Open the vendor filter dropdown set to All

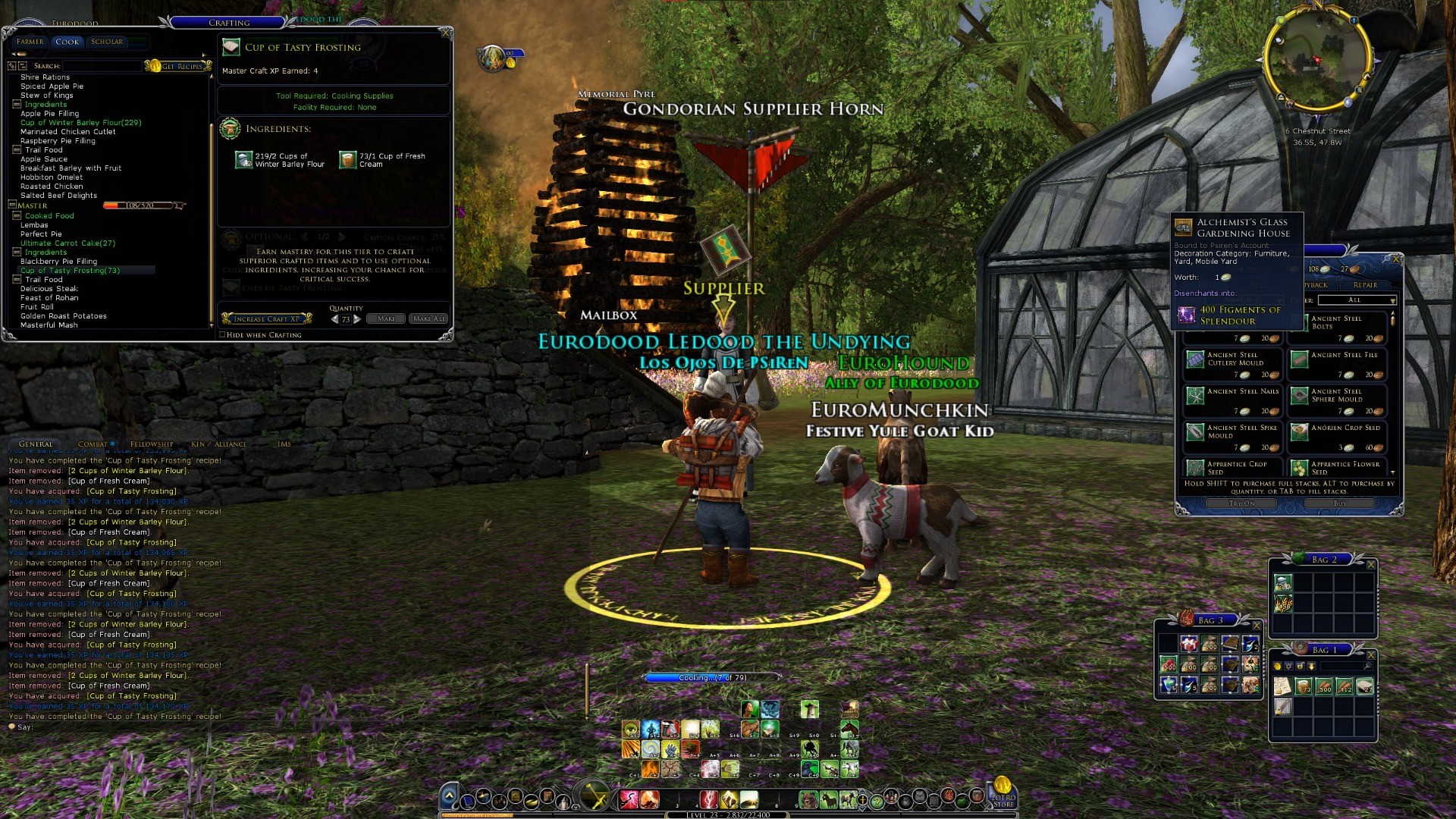click(x=1360, y=300)
